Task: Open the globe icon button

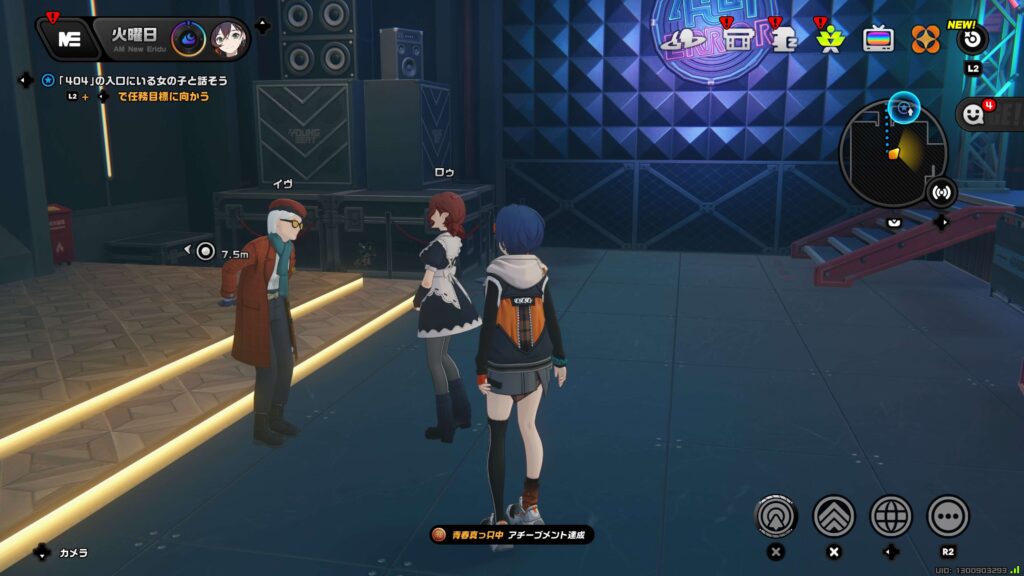Action: click(x=891, y=516)
